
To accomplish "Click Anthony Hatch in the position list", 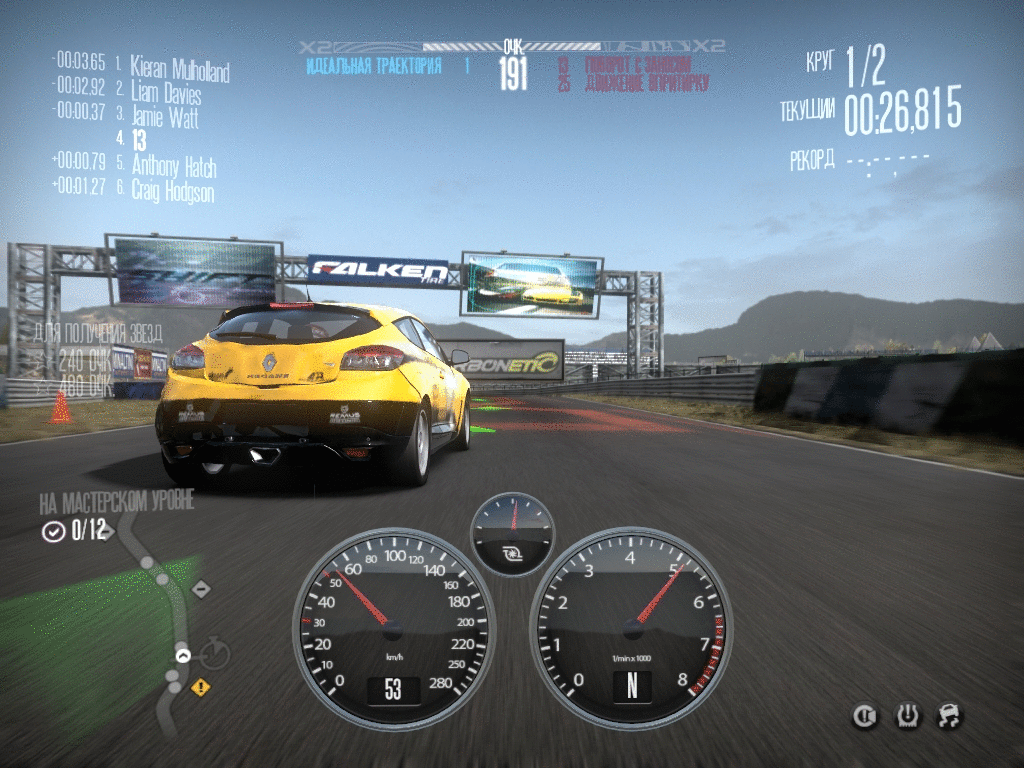I will [x=174, y=166].
